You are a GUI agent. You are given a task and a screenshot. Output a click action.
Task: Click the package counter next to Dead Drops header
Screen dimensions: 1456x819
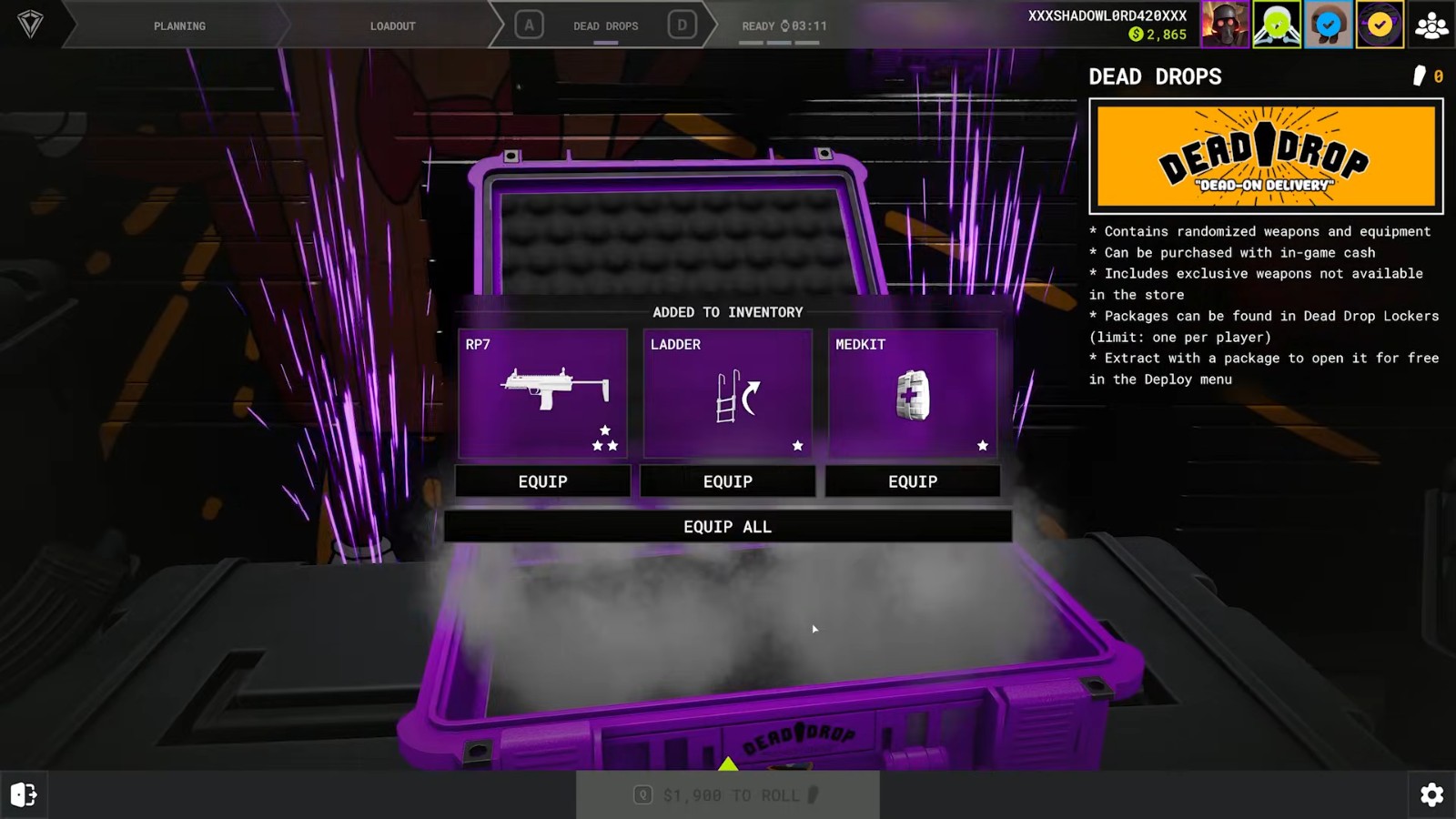(x=1427, y=76)
